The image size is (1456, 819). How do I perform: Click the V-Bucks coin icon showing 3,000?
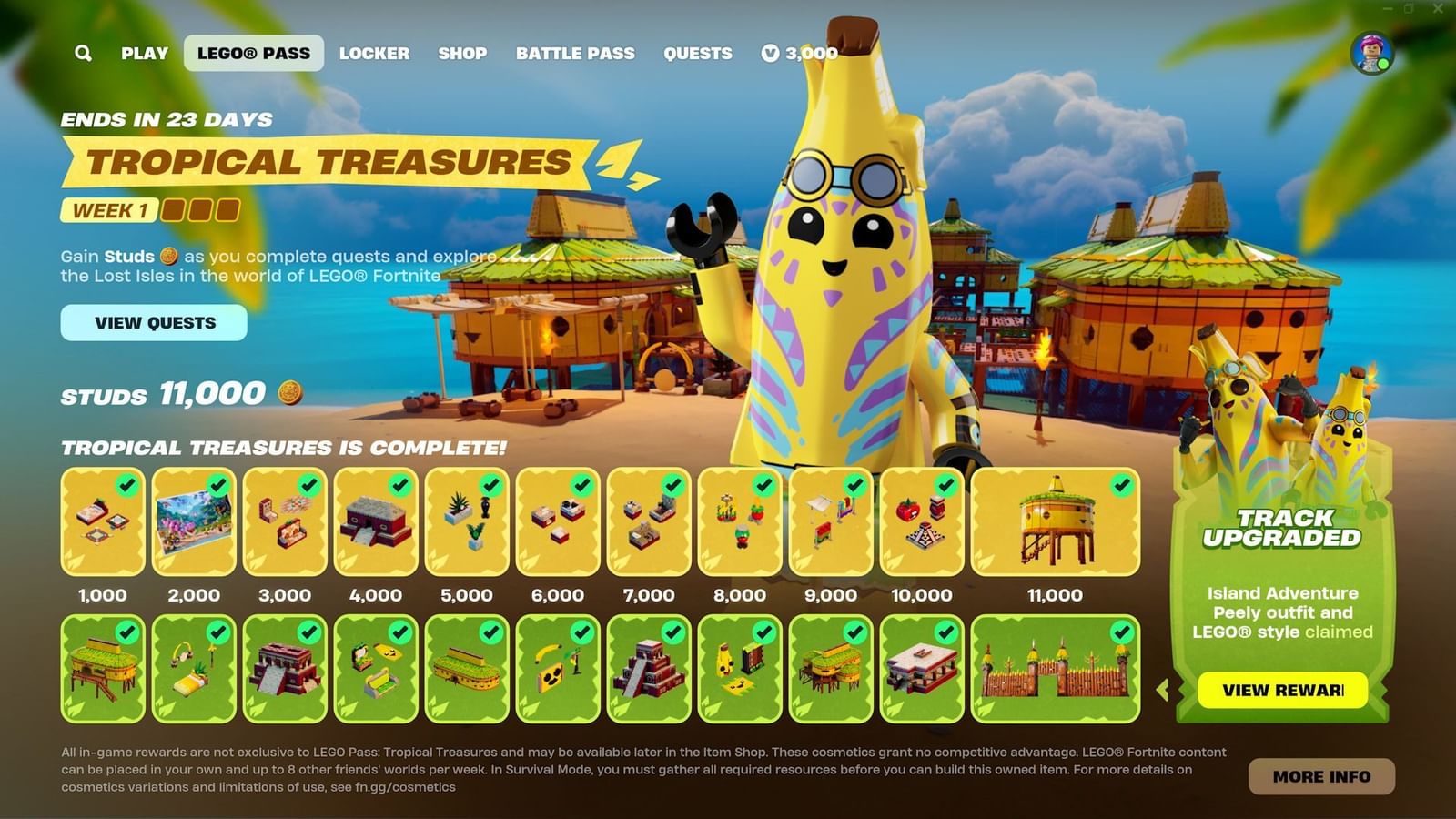(773, 54)
